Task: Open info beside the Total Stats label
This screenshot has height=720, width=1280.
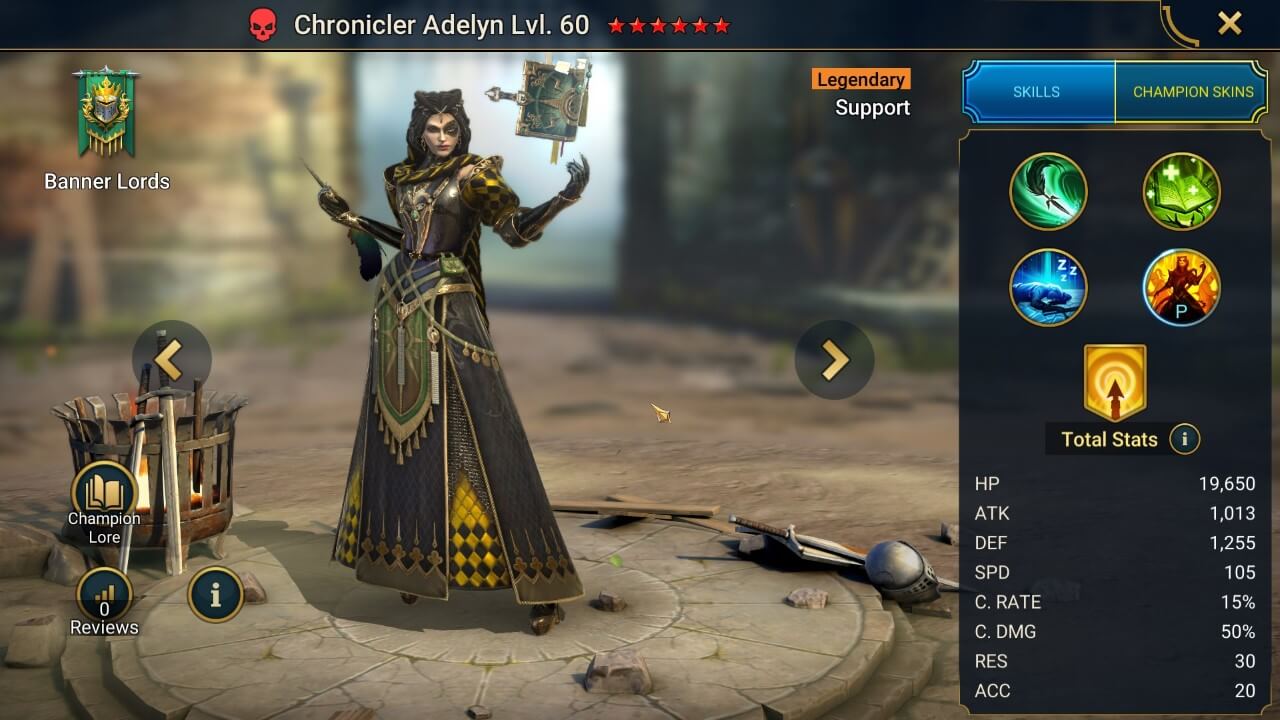Action: pyautogui.click(x=1184, y=440)
